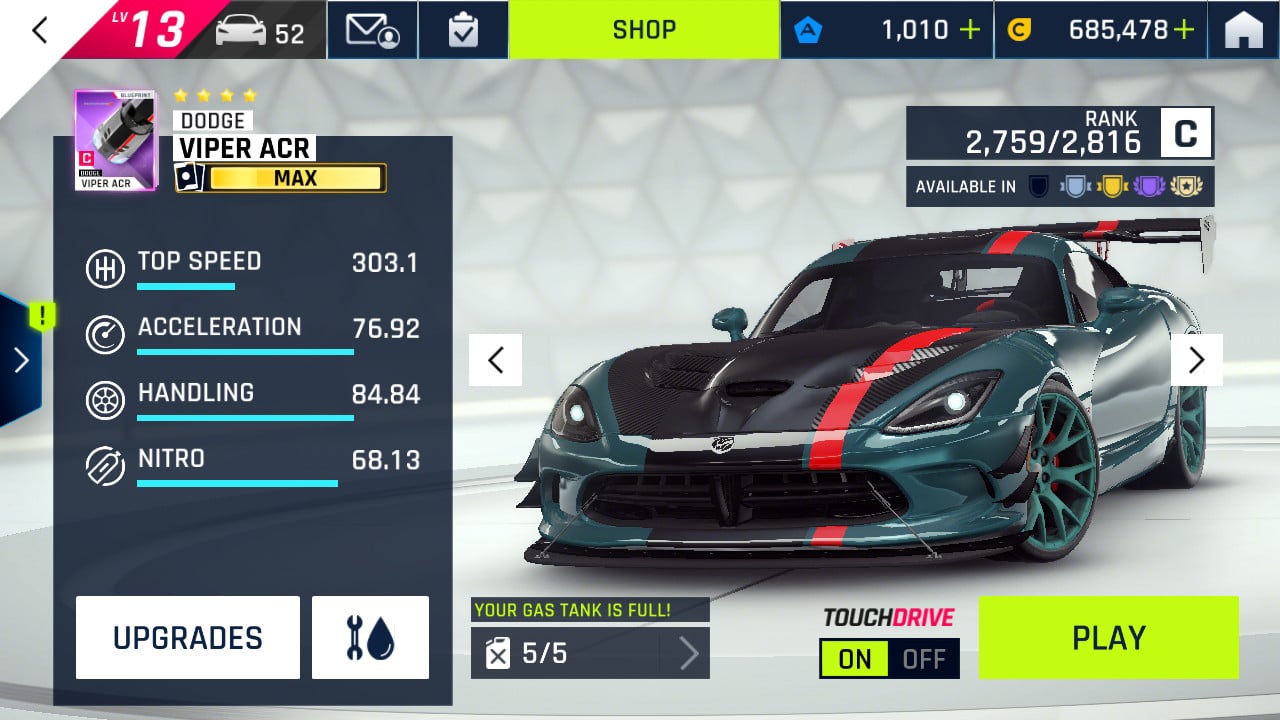This screenshot has width=1280, height=720.
Task: Open the daily tasks clipboard
Action: coord(463,30)
